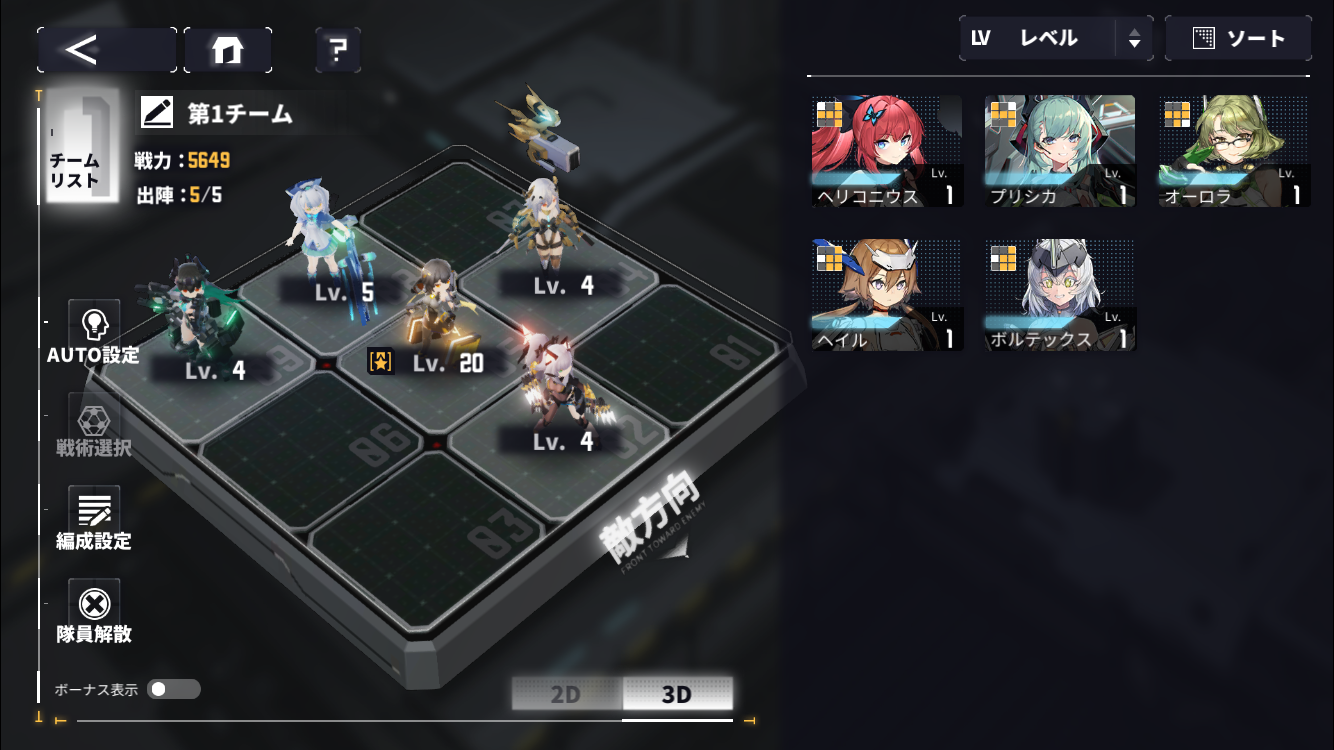Image resolution: width=1334 pixels, height=750 pixels.
Task: Select the ヘイル character card
Action: (887, 295)
